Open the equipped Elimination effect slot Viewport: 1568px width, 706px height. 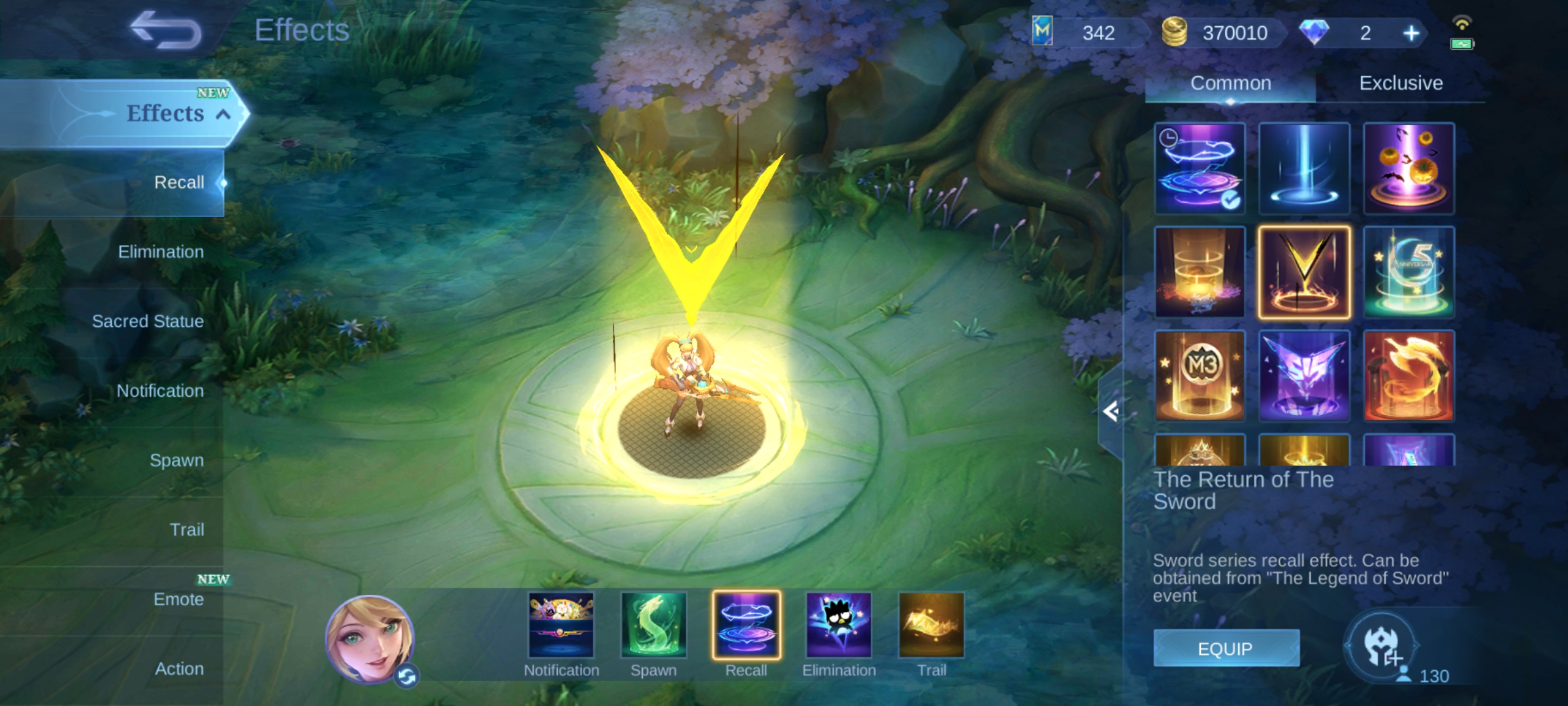[x=839, y=626]
